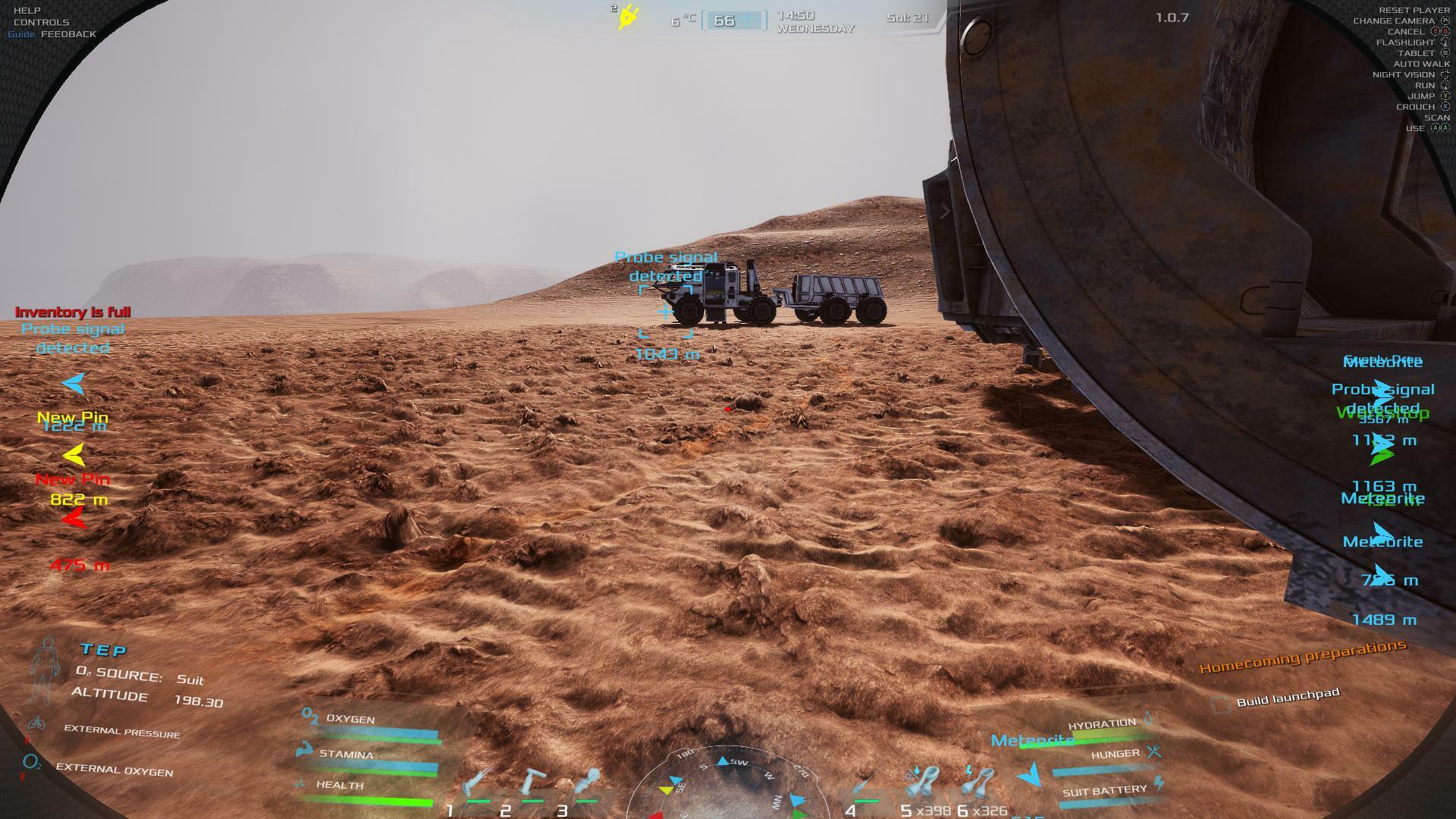The width and height of the screenshot is (1456, 819).
Task: Select hotbar slot 2 tool
Action: pos(532,785)
